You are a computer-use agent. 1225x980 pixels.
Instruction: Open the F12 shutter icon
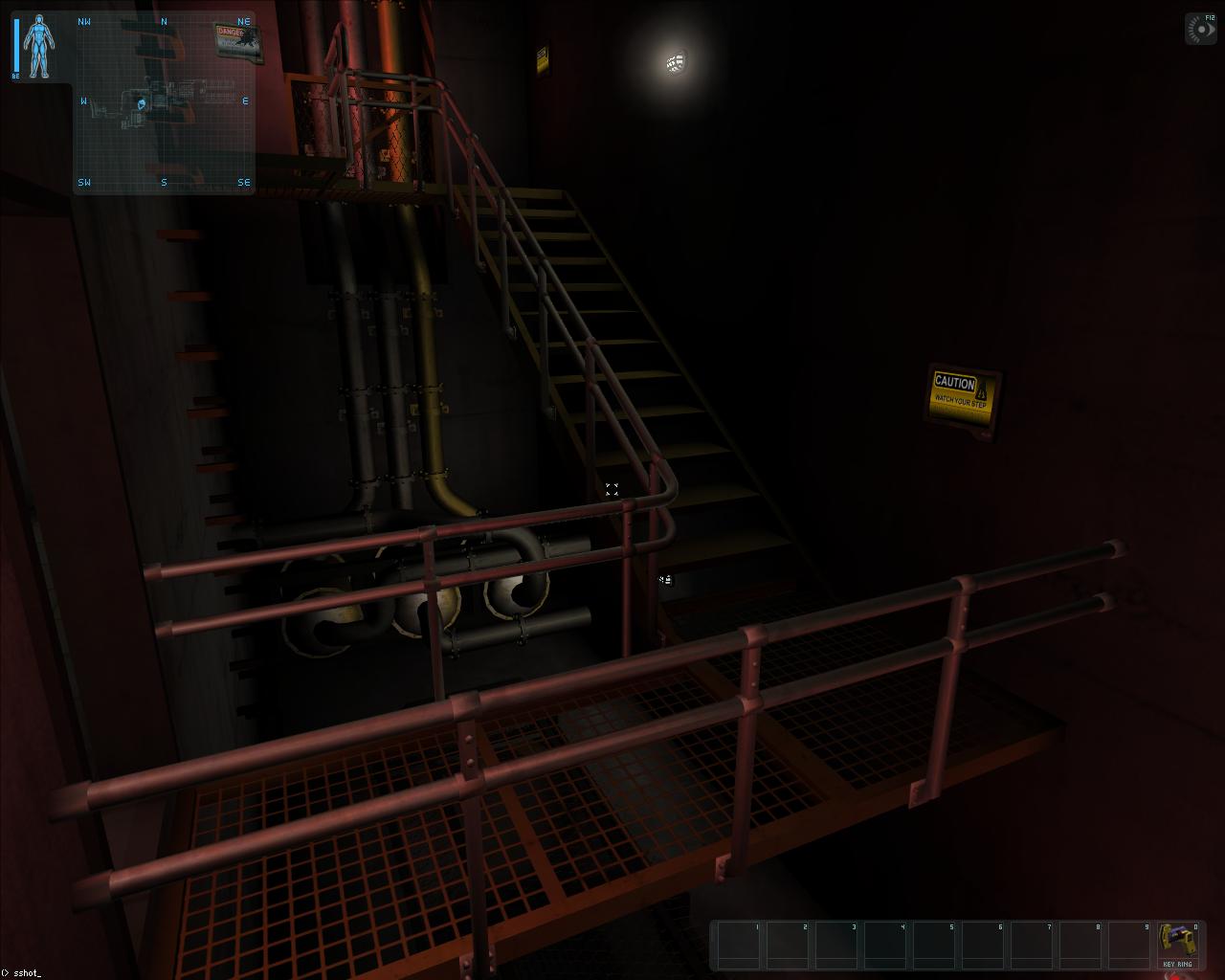1200,30
